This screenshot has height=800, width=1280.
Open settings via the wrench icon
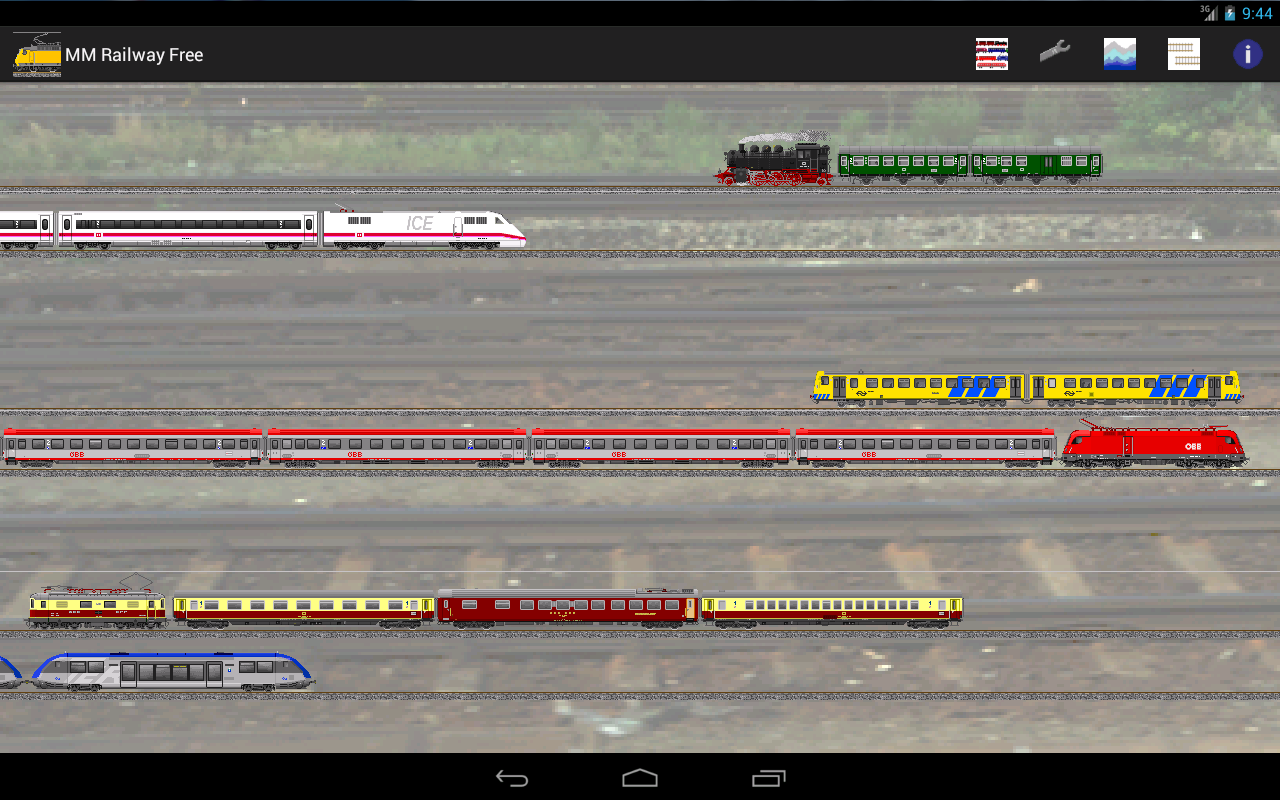click(1055, 54)
